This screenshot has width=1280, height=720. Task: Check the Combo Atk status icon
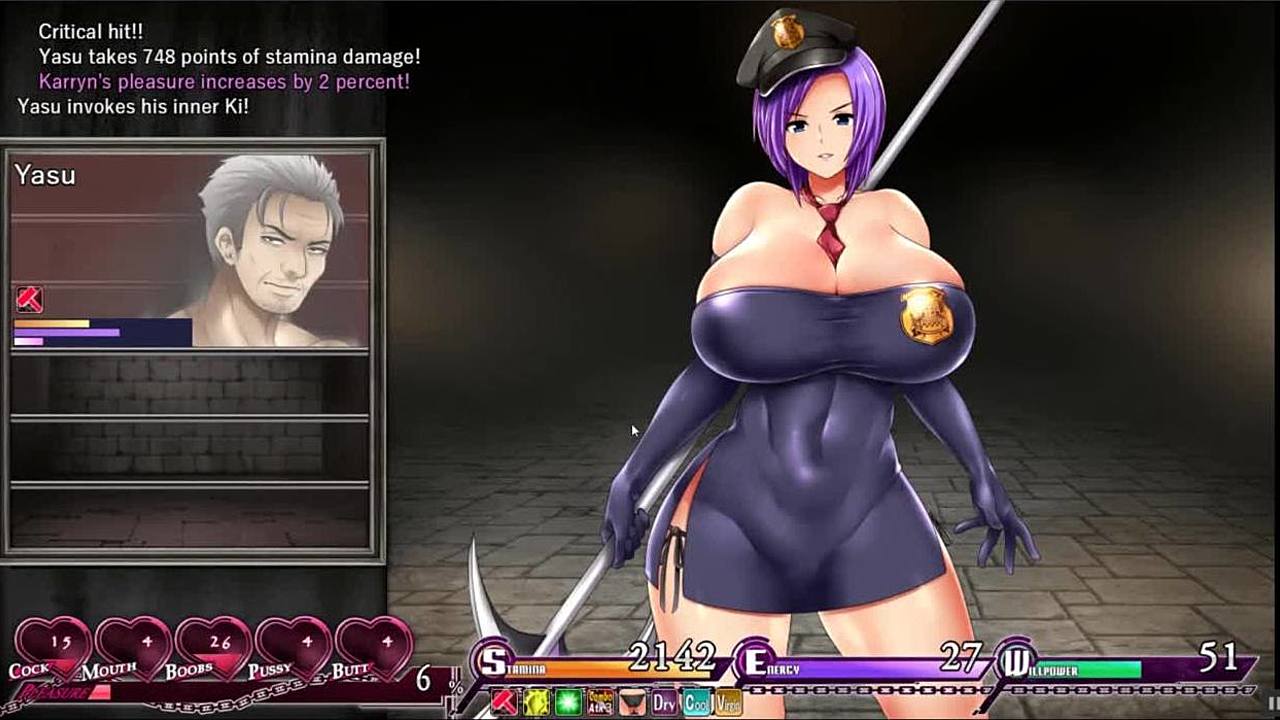(x=601, y=702)
